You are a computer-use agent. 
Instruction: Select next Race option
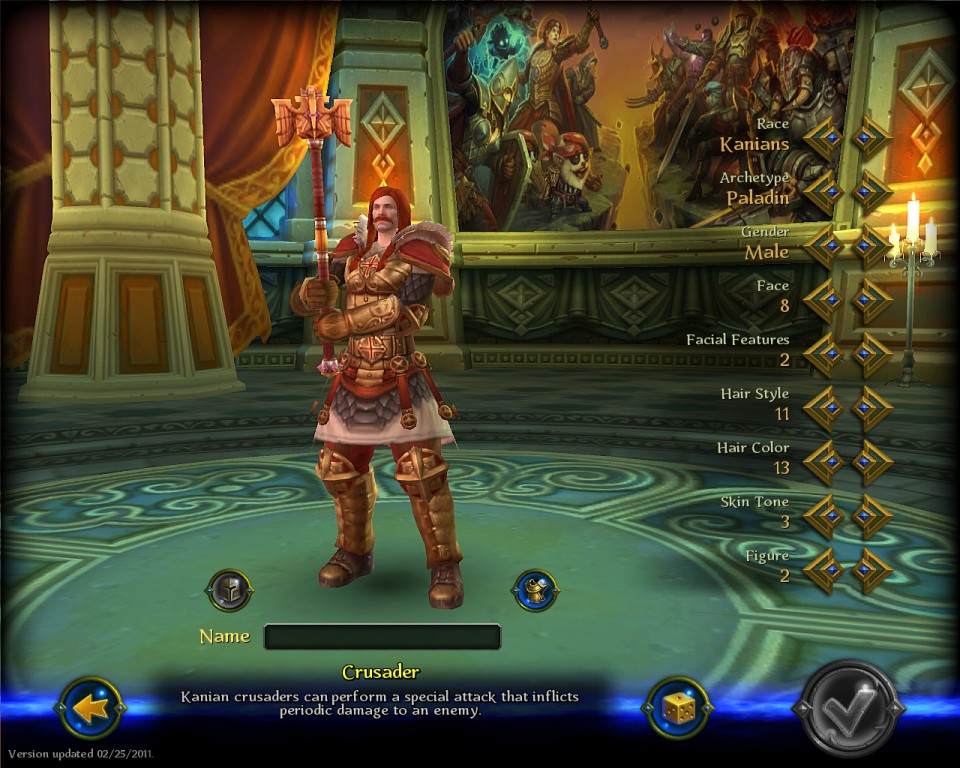click(x=871, y=138)
